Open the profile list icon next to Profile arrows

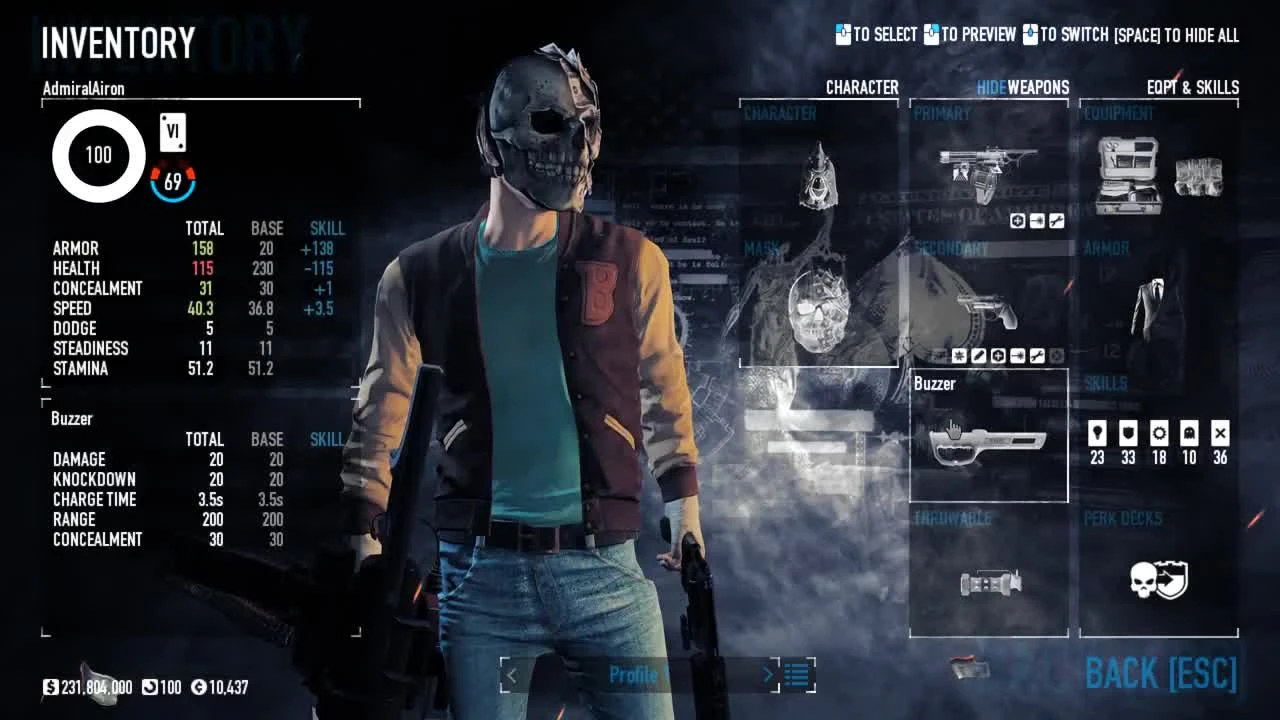coord(795,675)
